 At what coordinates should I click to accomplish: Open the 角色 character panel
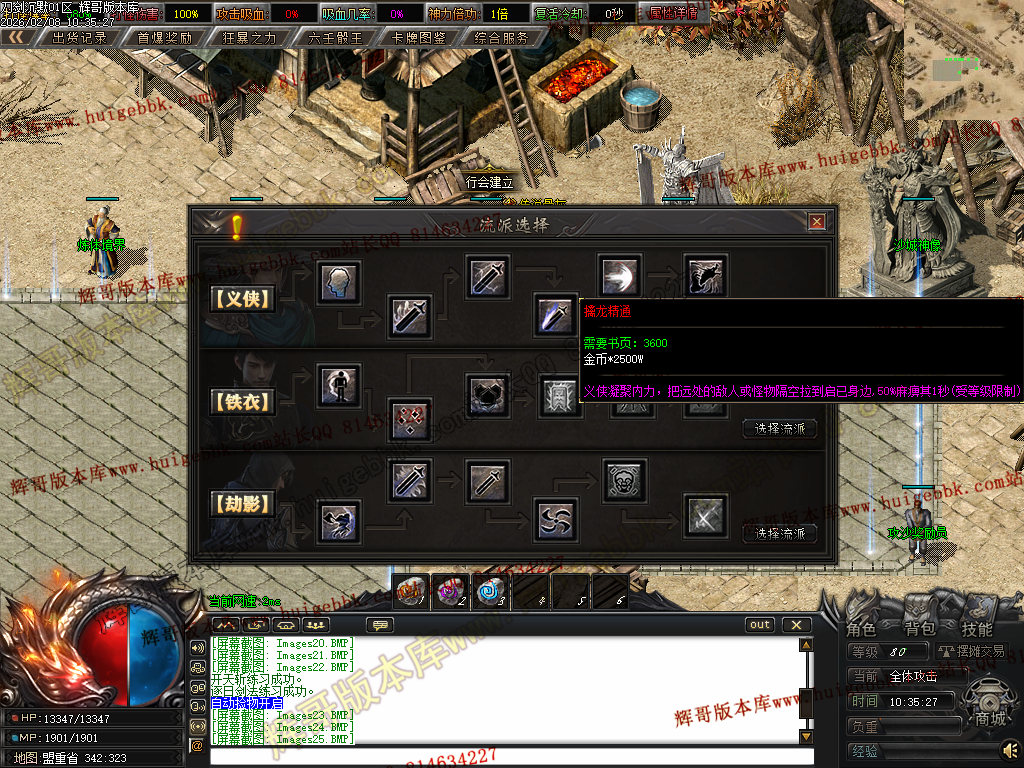click(x=861, y=629)
